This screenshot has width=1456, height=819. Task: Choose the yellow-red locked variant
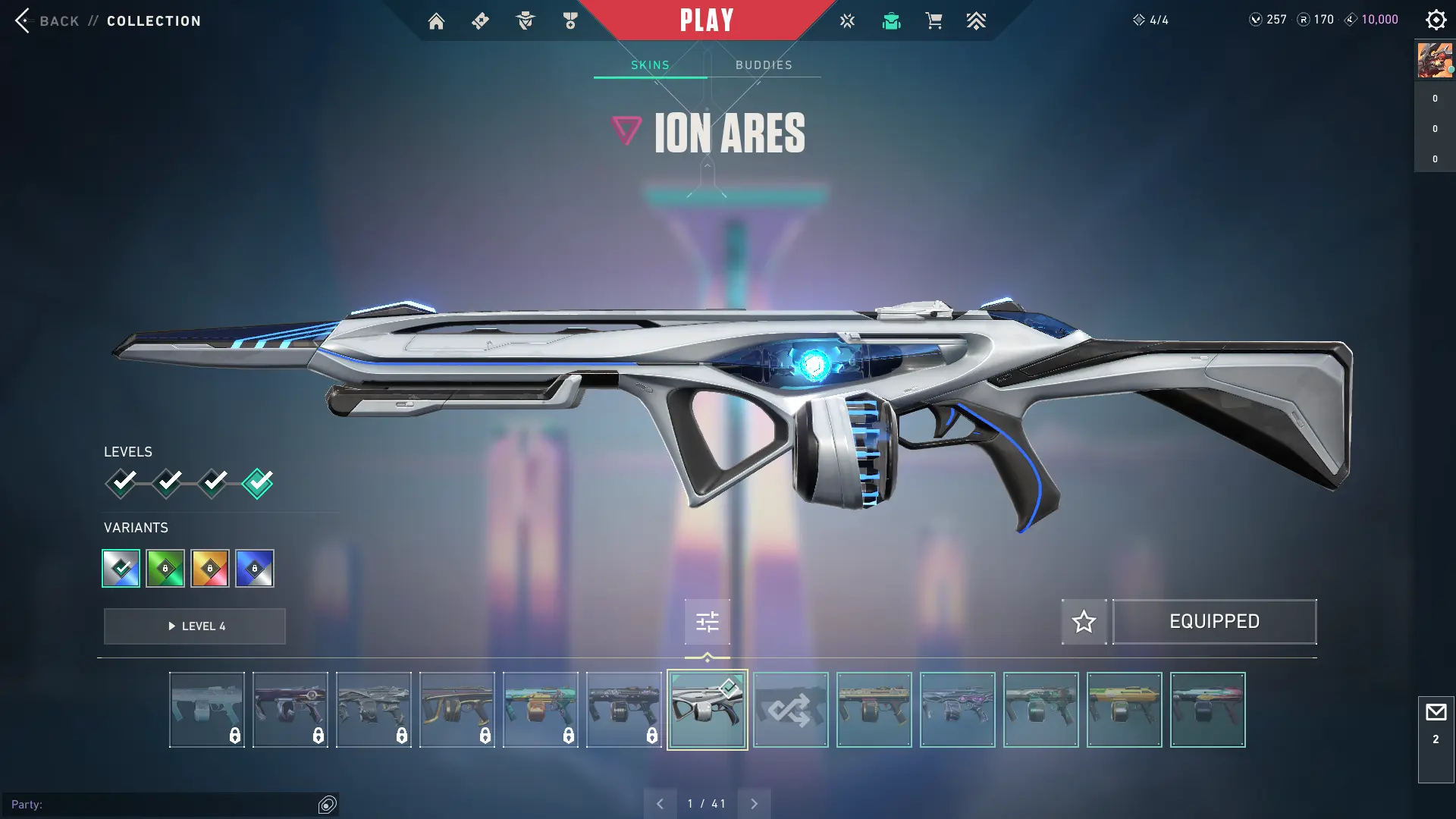pos(210,568)
